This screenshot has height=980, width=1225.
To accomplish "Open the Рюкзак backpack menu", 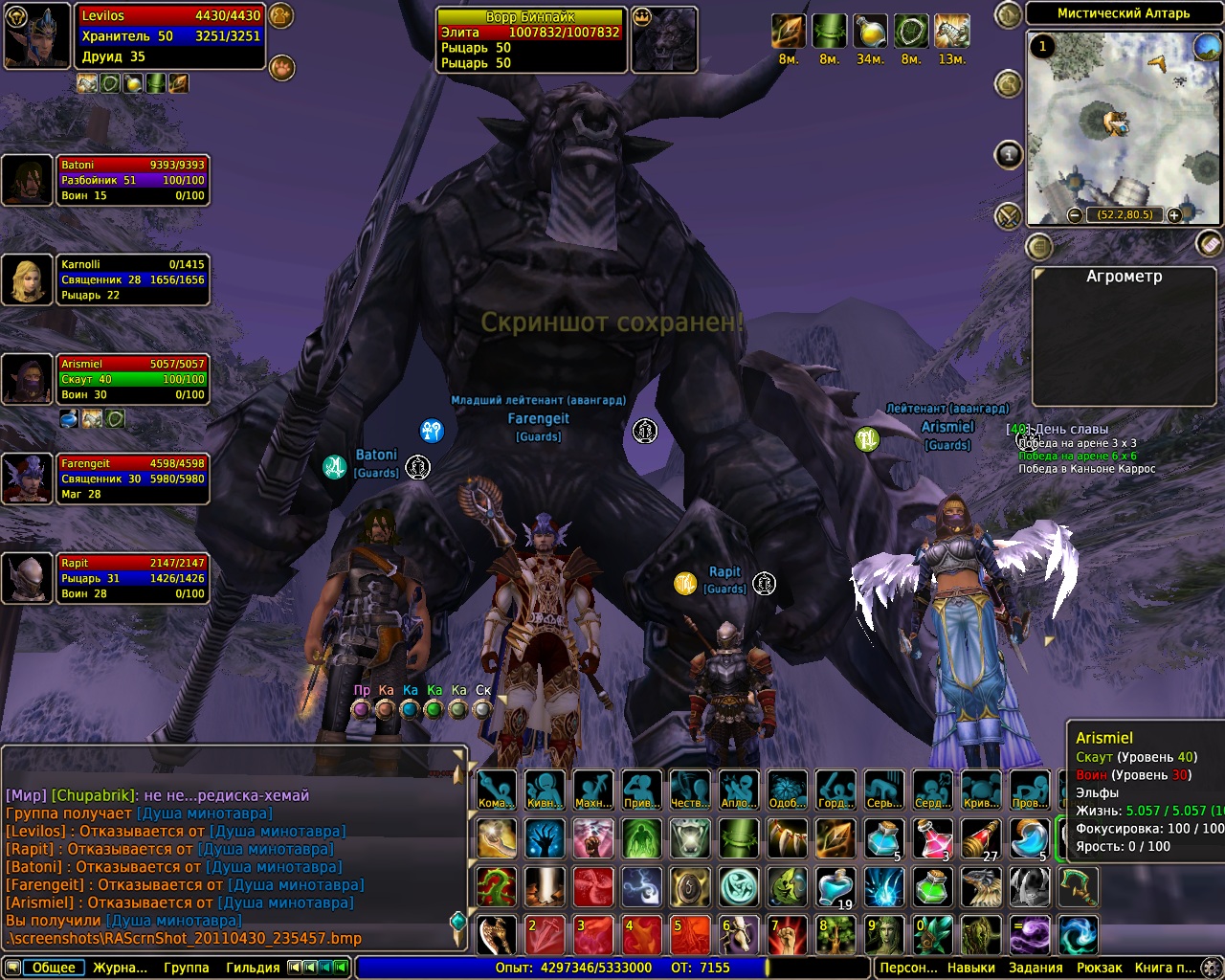I will click(x=1099, y=968).
